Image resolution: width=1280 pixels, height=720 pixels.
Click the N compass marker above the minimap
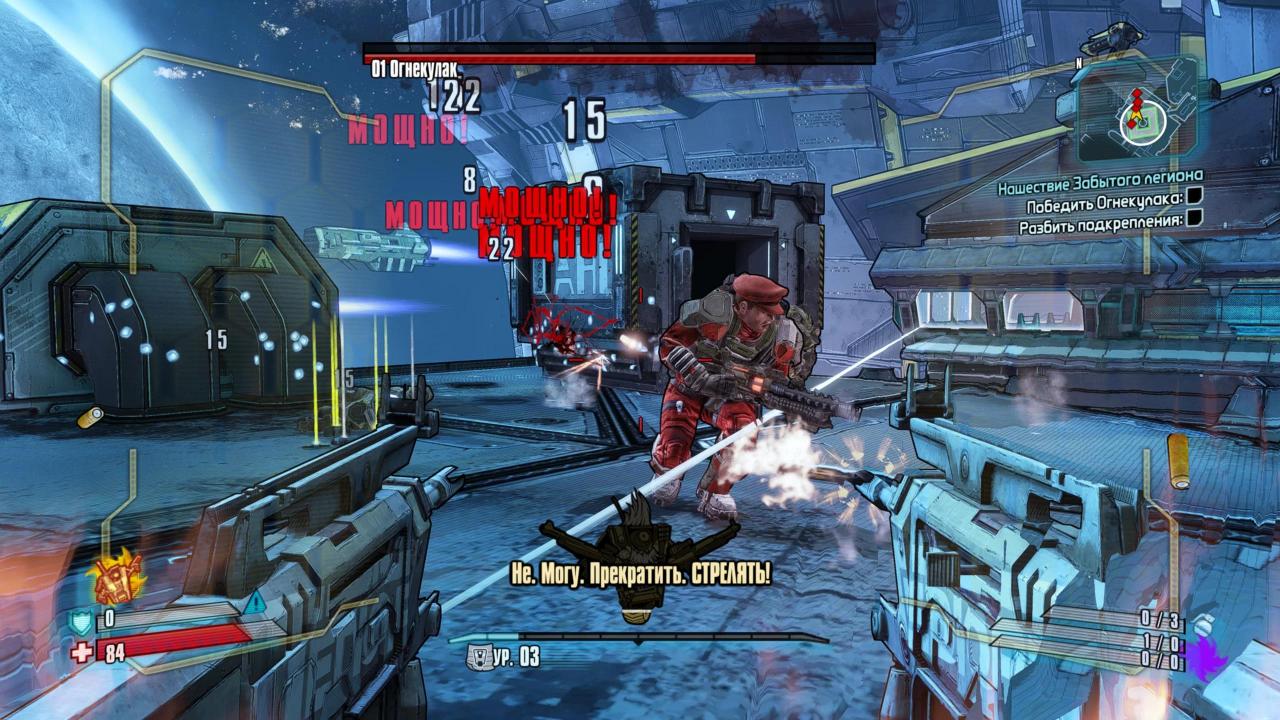1080,62
